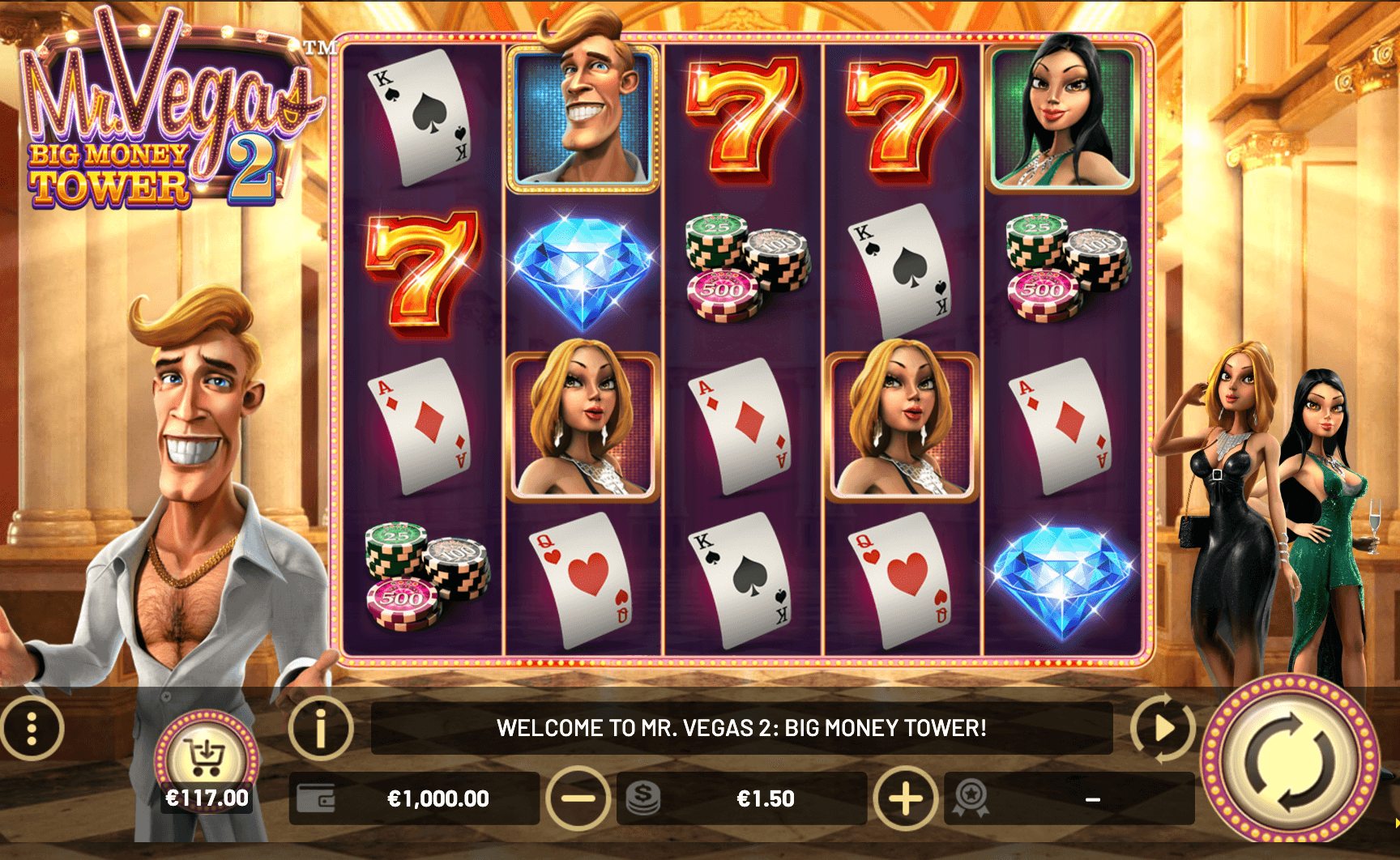1400x860 pixels.
Task: Show the game info paytable
Action: 321,728
